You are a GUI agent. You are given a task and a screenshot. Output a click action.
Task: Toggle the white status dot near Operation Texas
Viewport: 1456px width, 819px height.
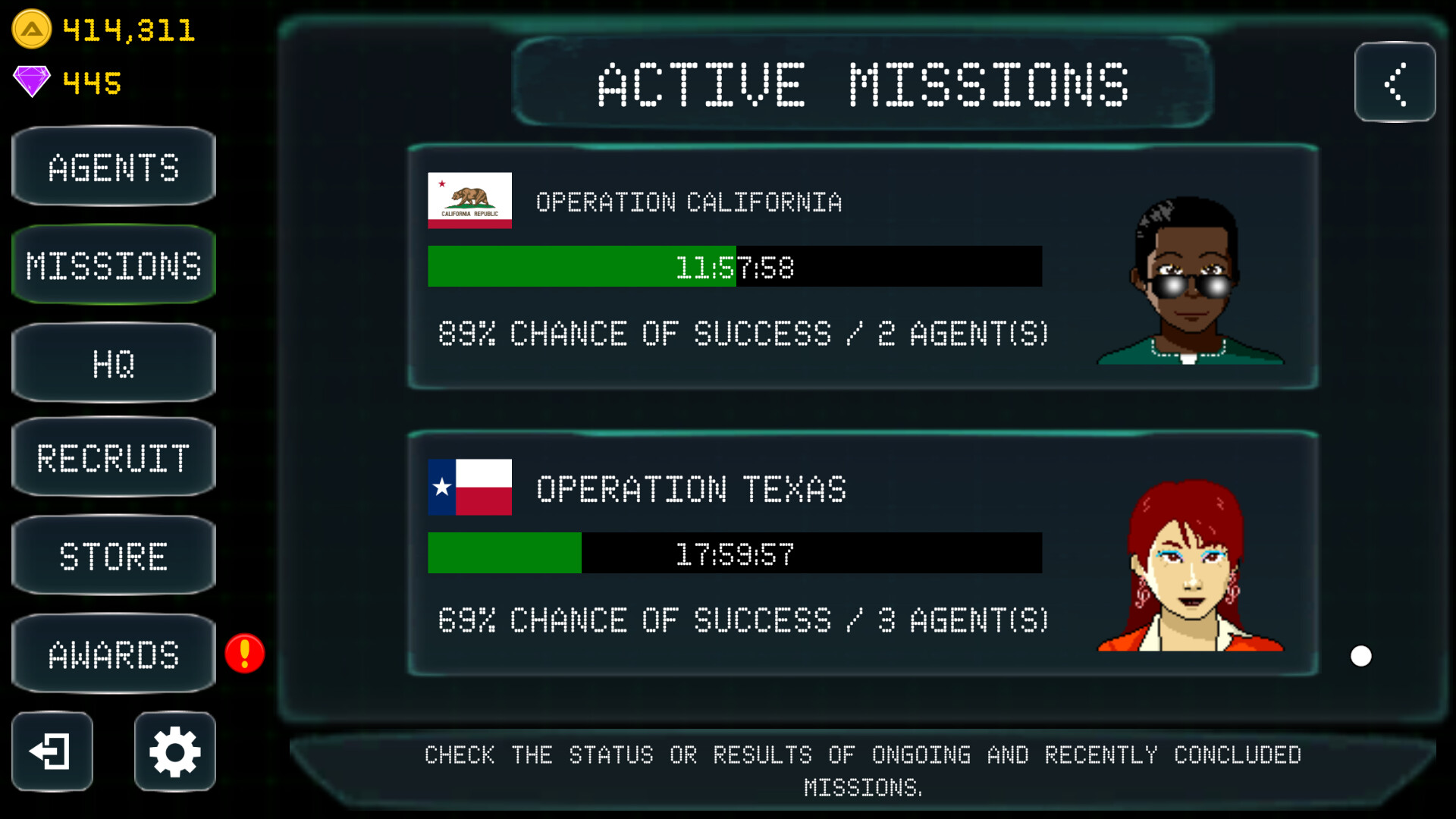pyautogui.click(x=1361, y=656)
